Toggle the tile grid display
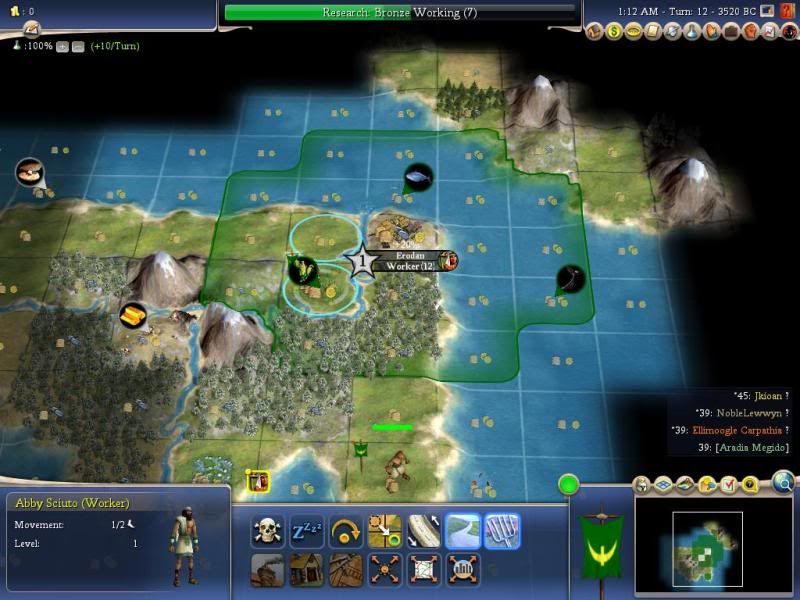Image resolution: width=800 pixels, height=600 pixels. [664, 486]
